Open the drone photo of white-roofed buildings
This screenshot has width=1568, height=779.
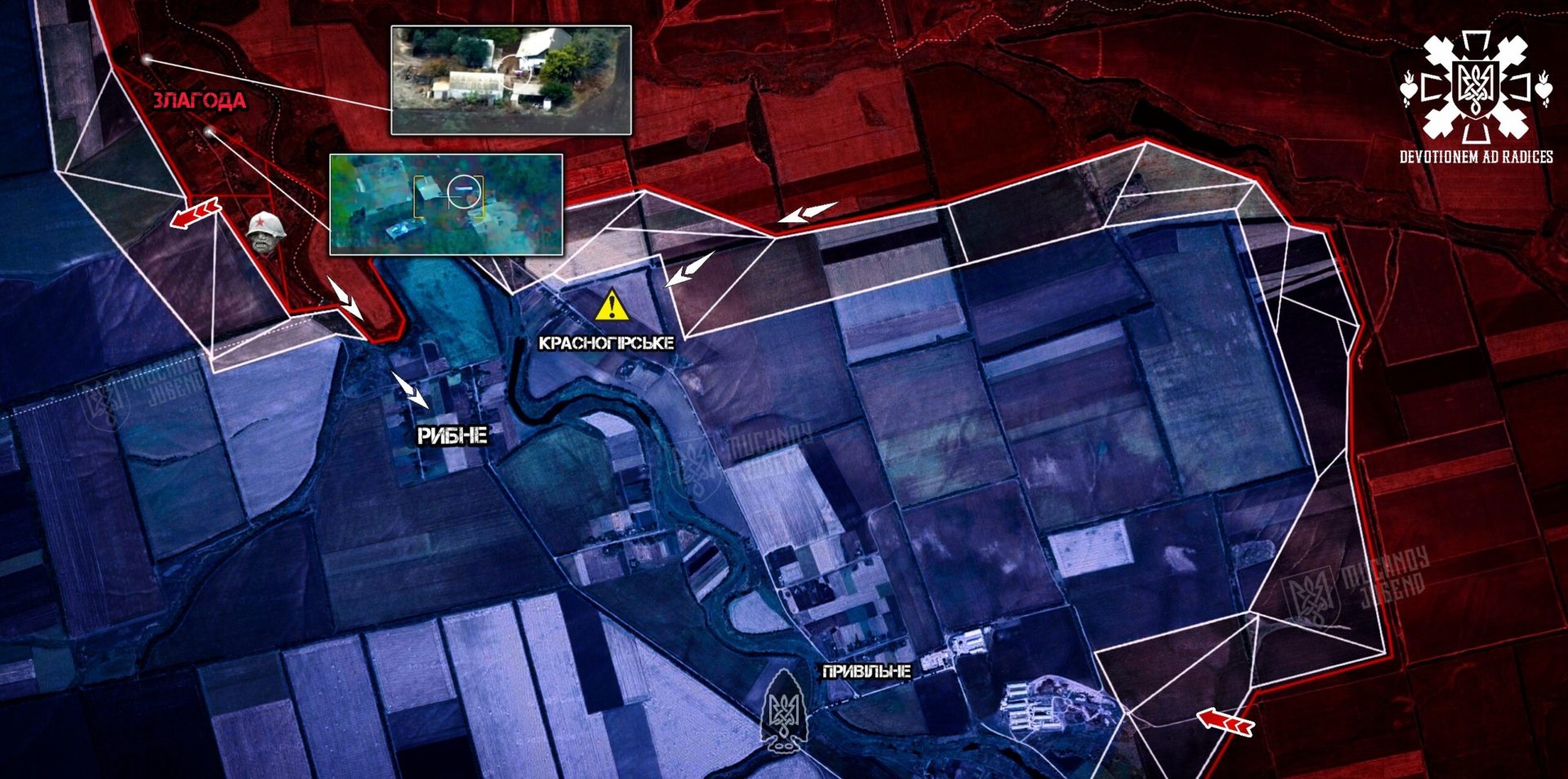(x=511, y=80)
